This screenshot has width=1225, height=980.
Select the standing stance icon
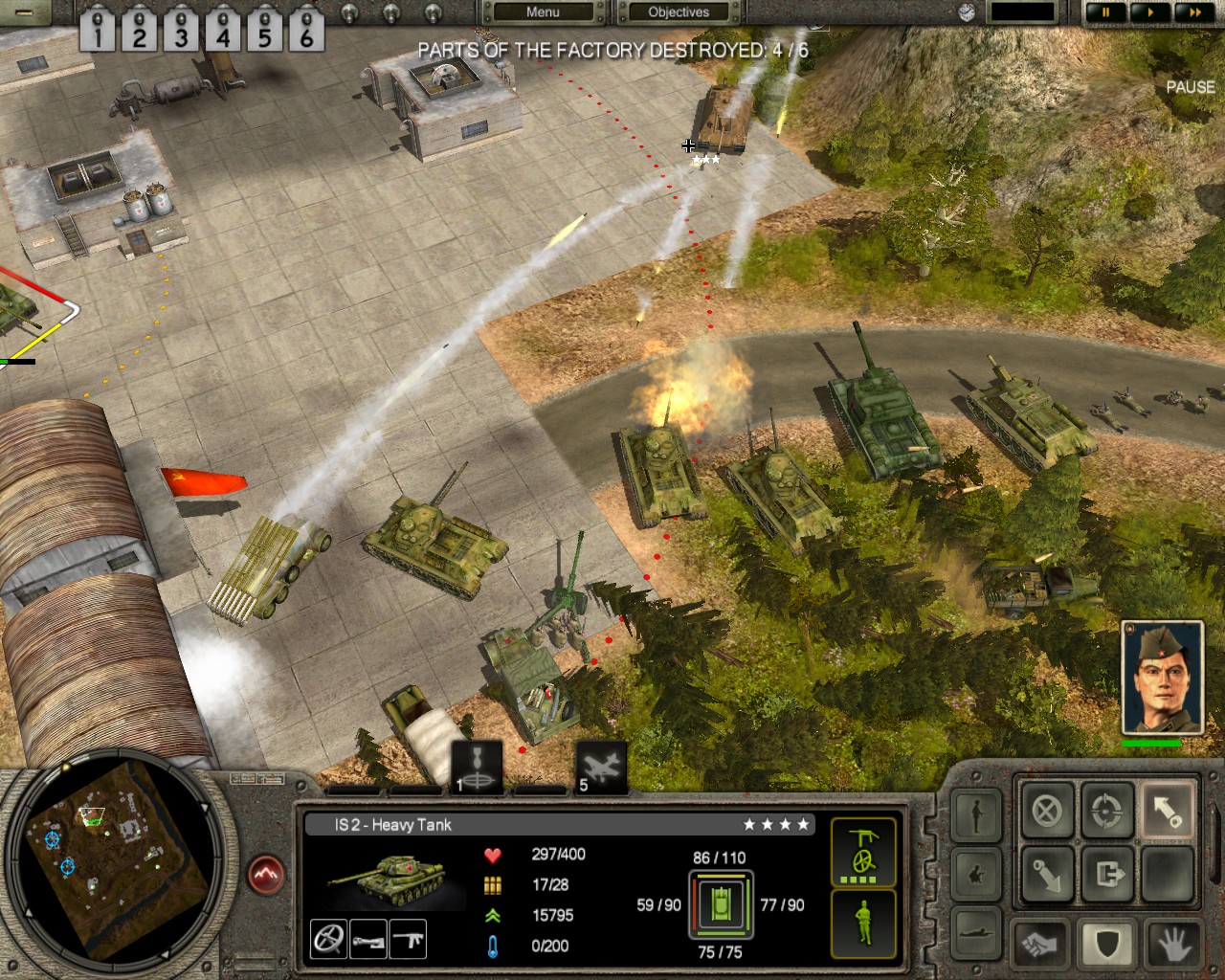[977, 816]
